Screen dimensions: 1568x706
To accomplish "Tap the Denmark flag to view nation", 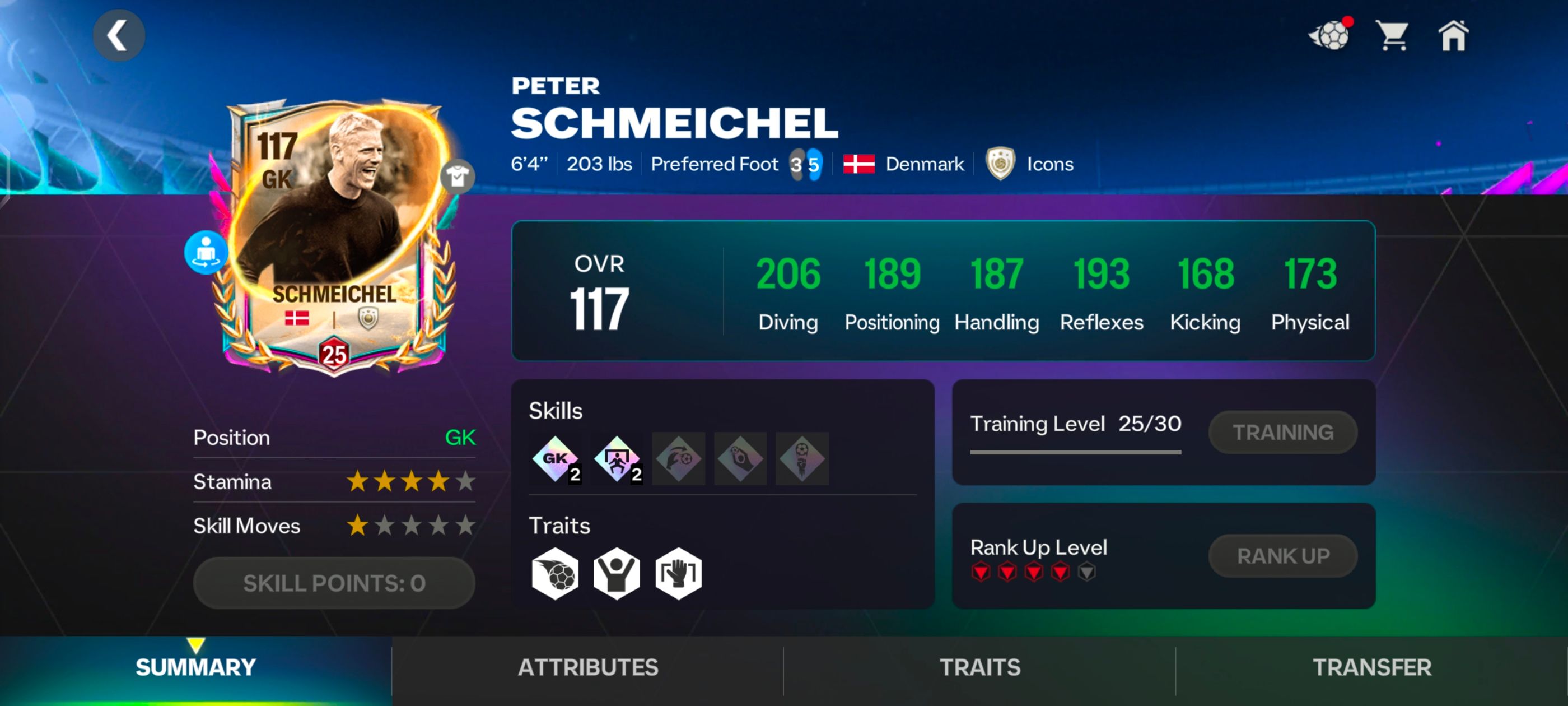I will 859,163.
